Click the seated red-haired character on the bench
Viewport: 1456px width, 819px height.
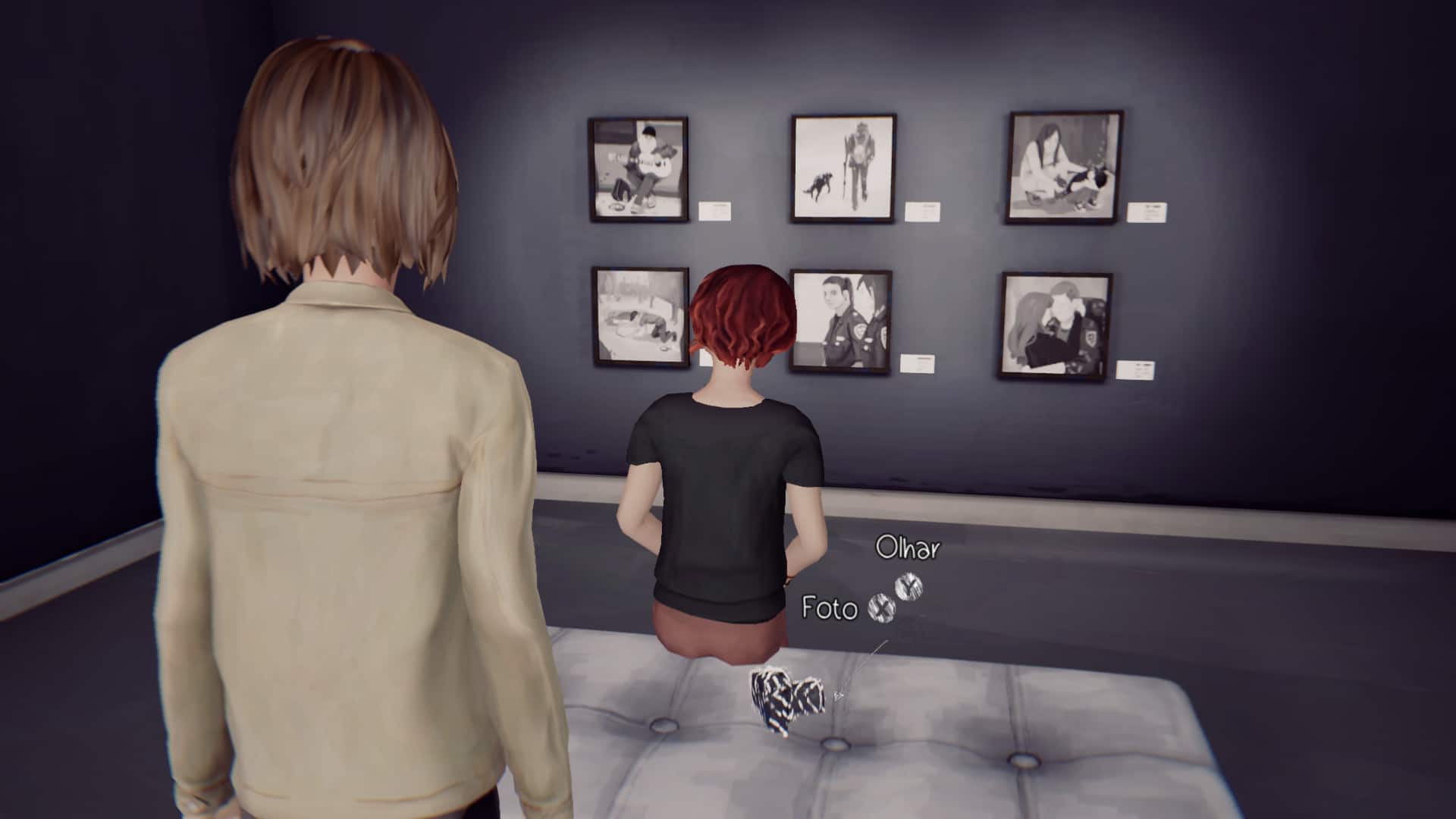tap(728, 470)
